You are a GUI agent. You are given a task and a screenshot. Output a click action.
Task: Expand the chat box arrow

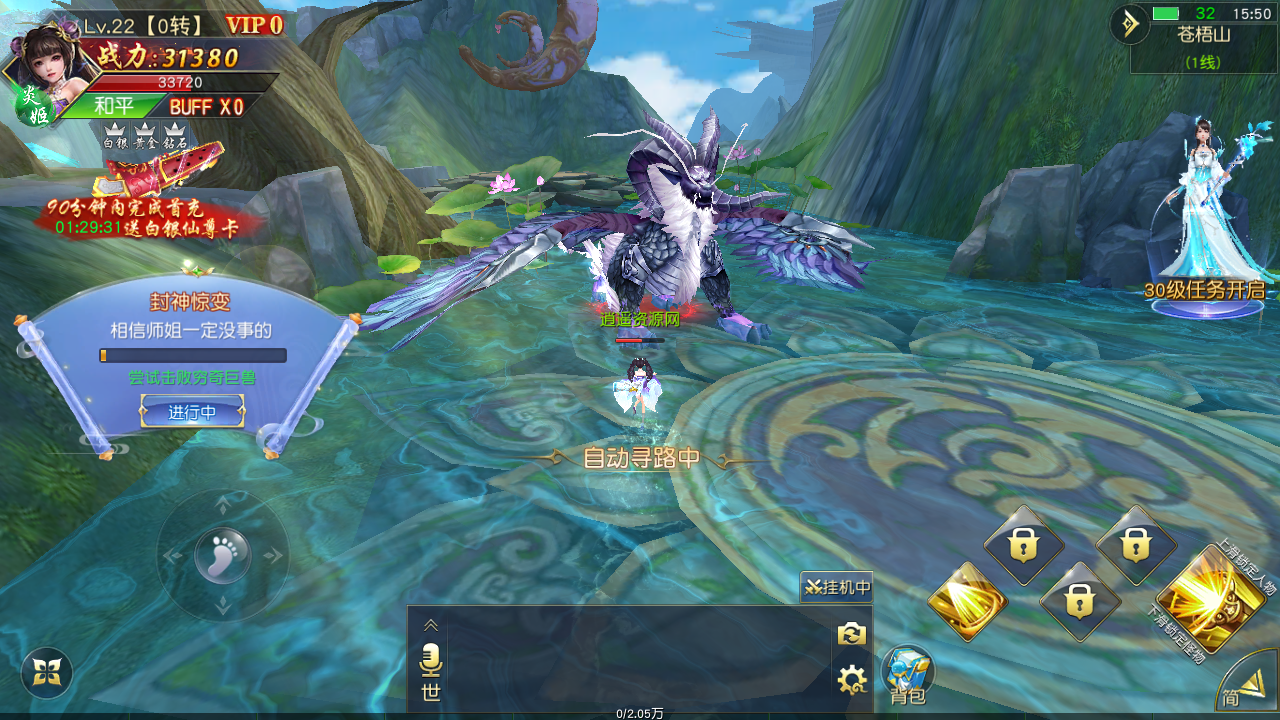coord(431,625)
